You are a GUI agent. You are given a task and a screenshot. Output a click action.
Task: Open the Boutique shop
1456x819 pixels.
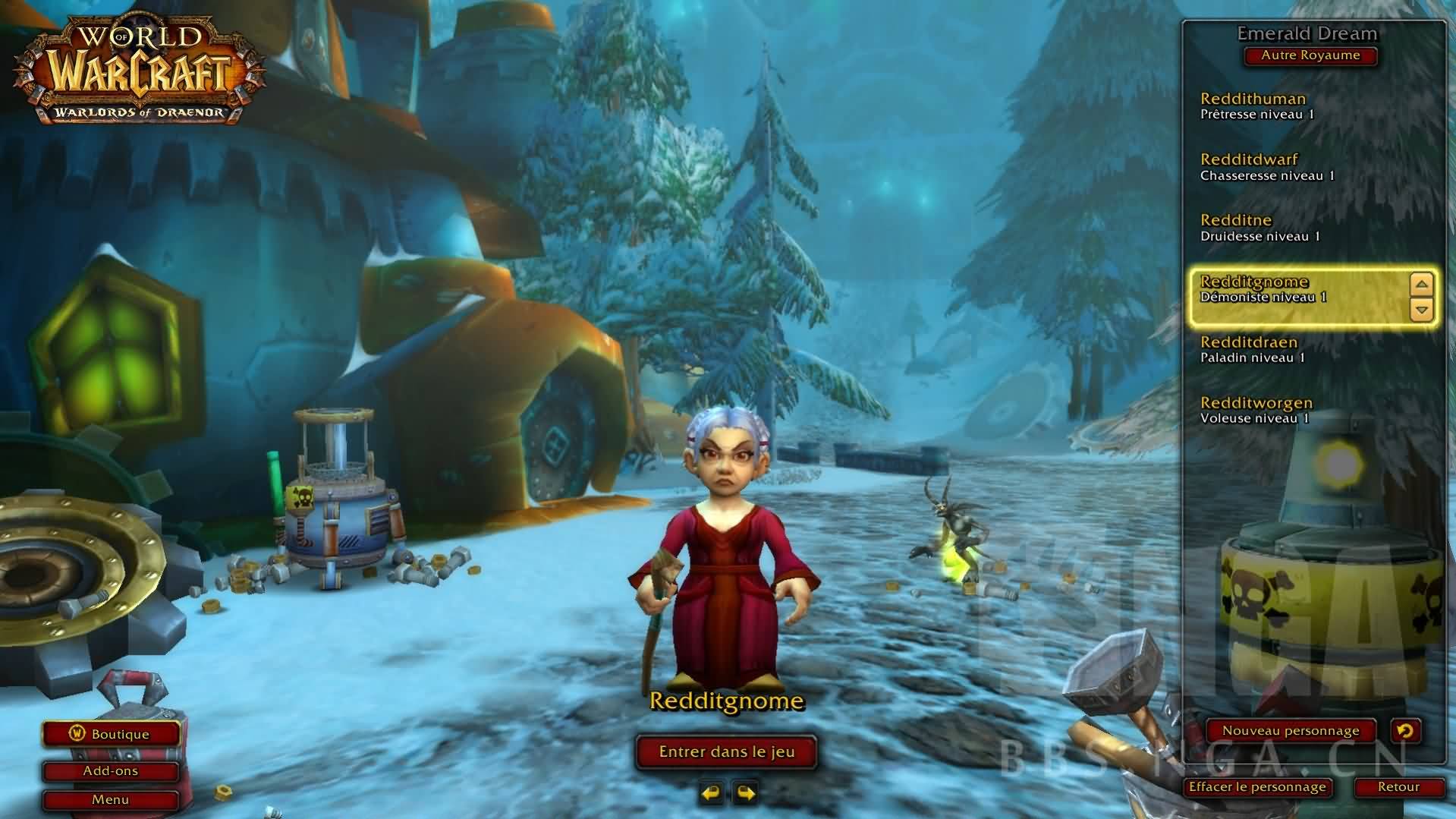[x=111, y=734]
